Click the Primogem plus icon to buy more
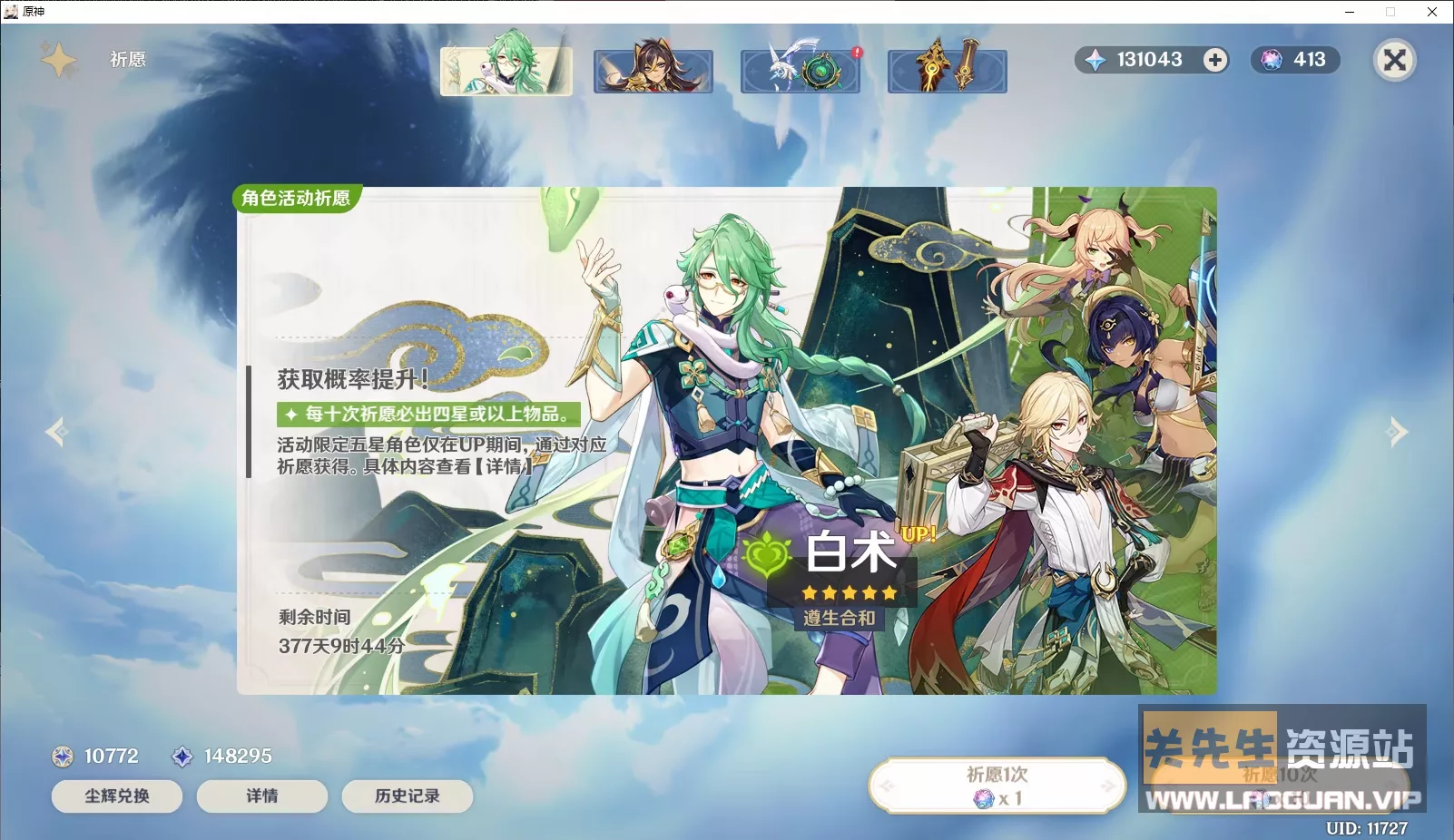Viewport: 1454px width, 840px height. 1214,60
